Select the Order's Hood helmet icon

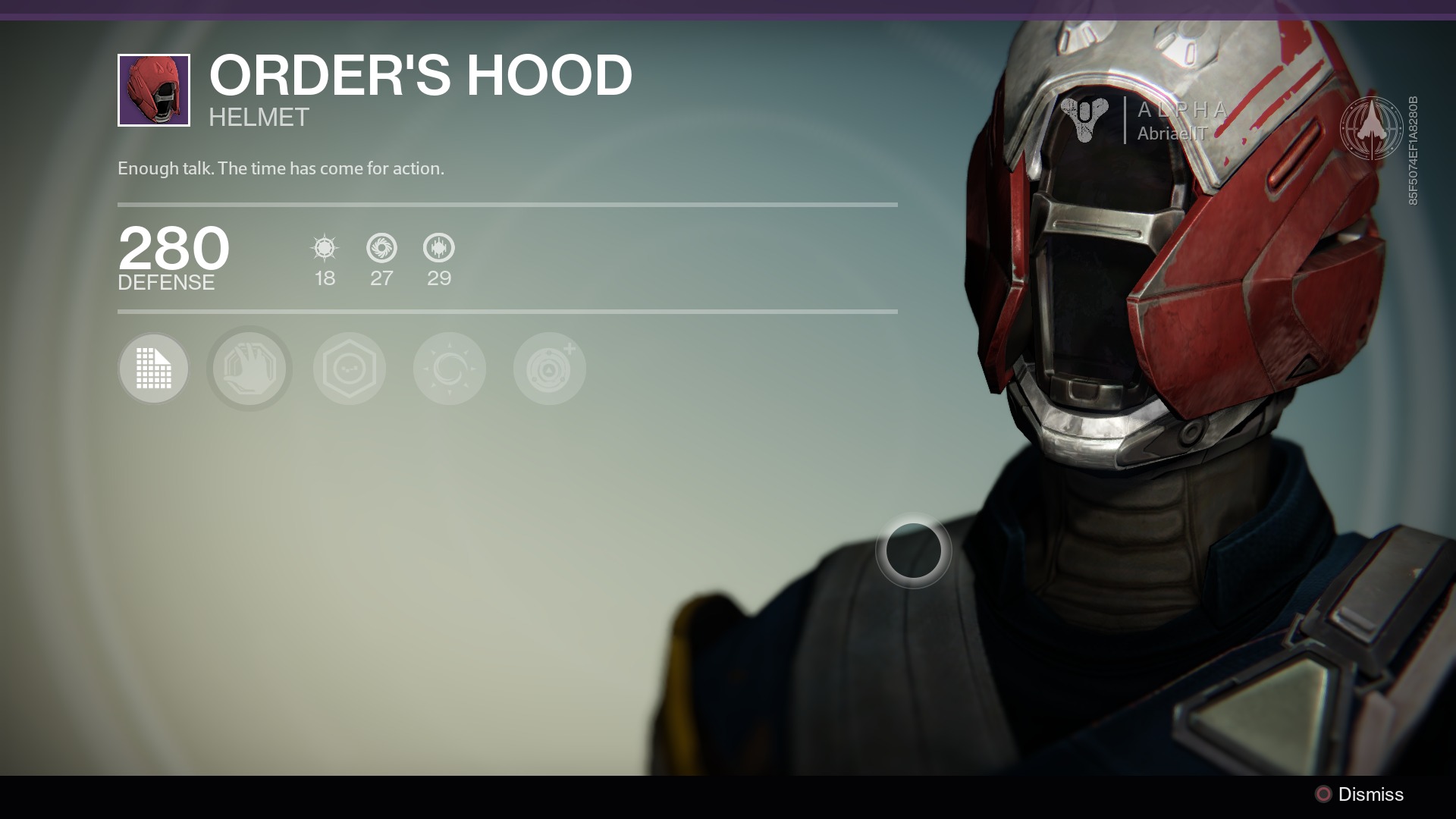pyautogui.click(x=154, y=90)
